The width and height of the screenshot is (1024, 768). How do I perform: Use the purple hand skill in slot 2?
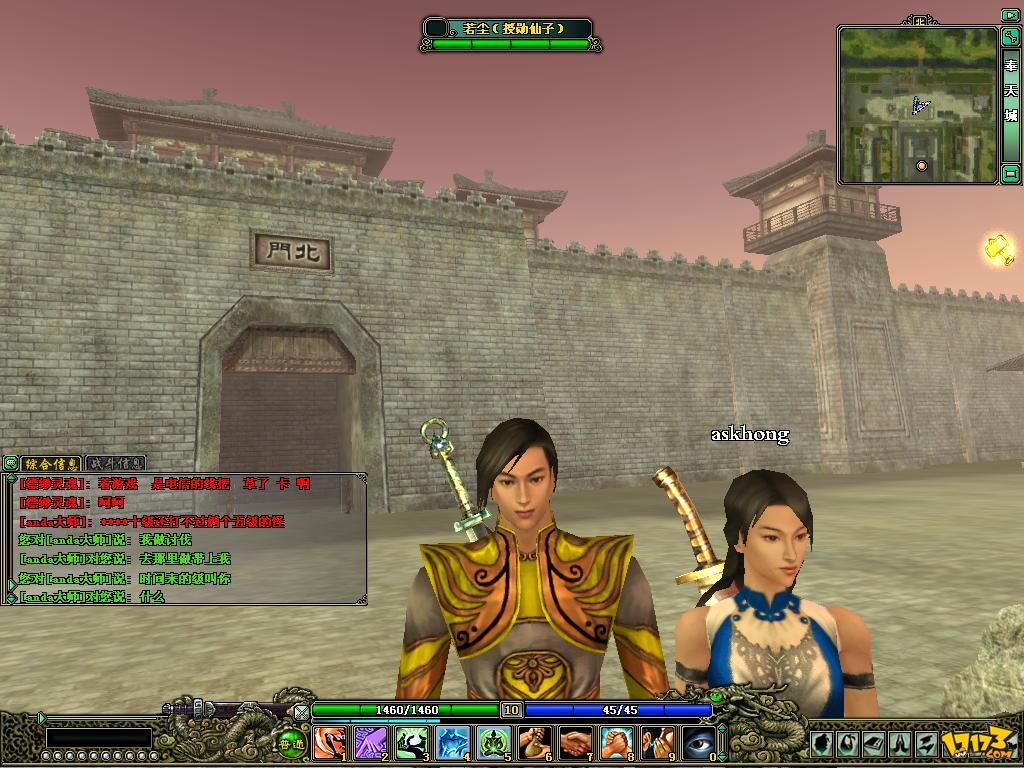click(369, 742)
